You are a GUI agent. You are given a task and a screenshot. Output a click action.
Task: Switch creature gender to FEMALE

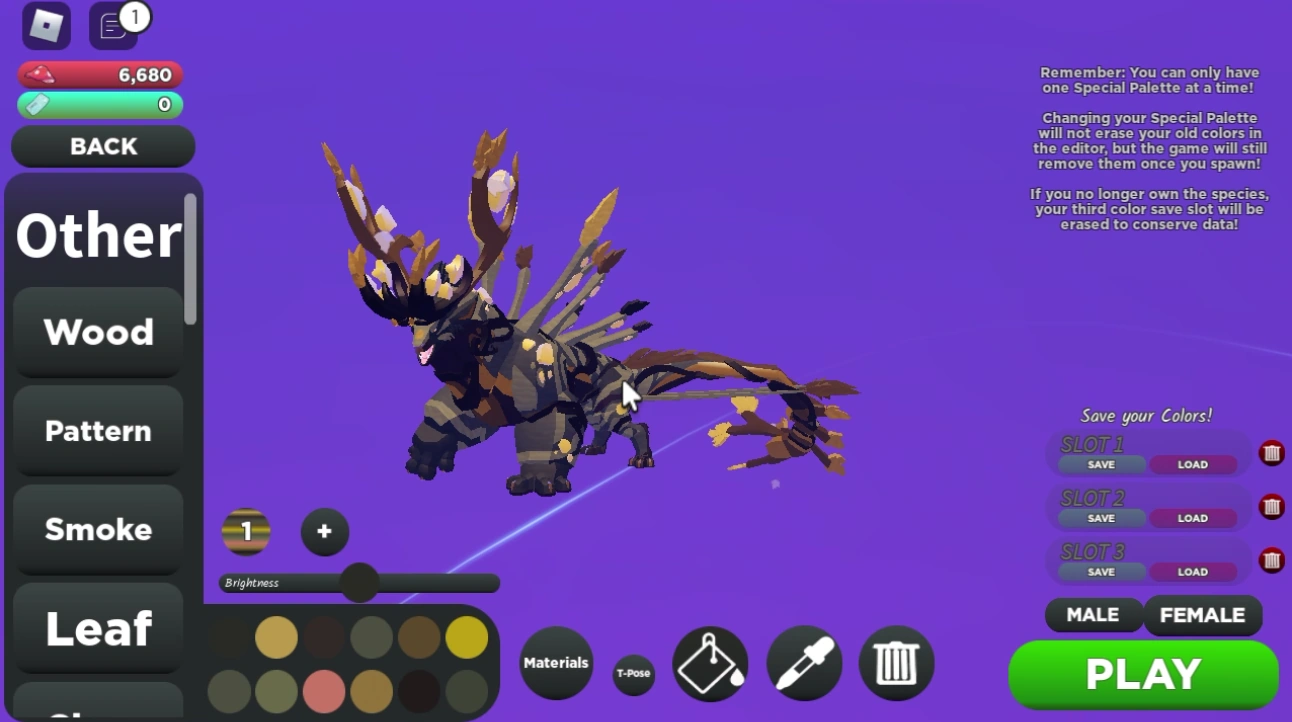[1203, 615]
